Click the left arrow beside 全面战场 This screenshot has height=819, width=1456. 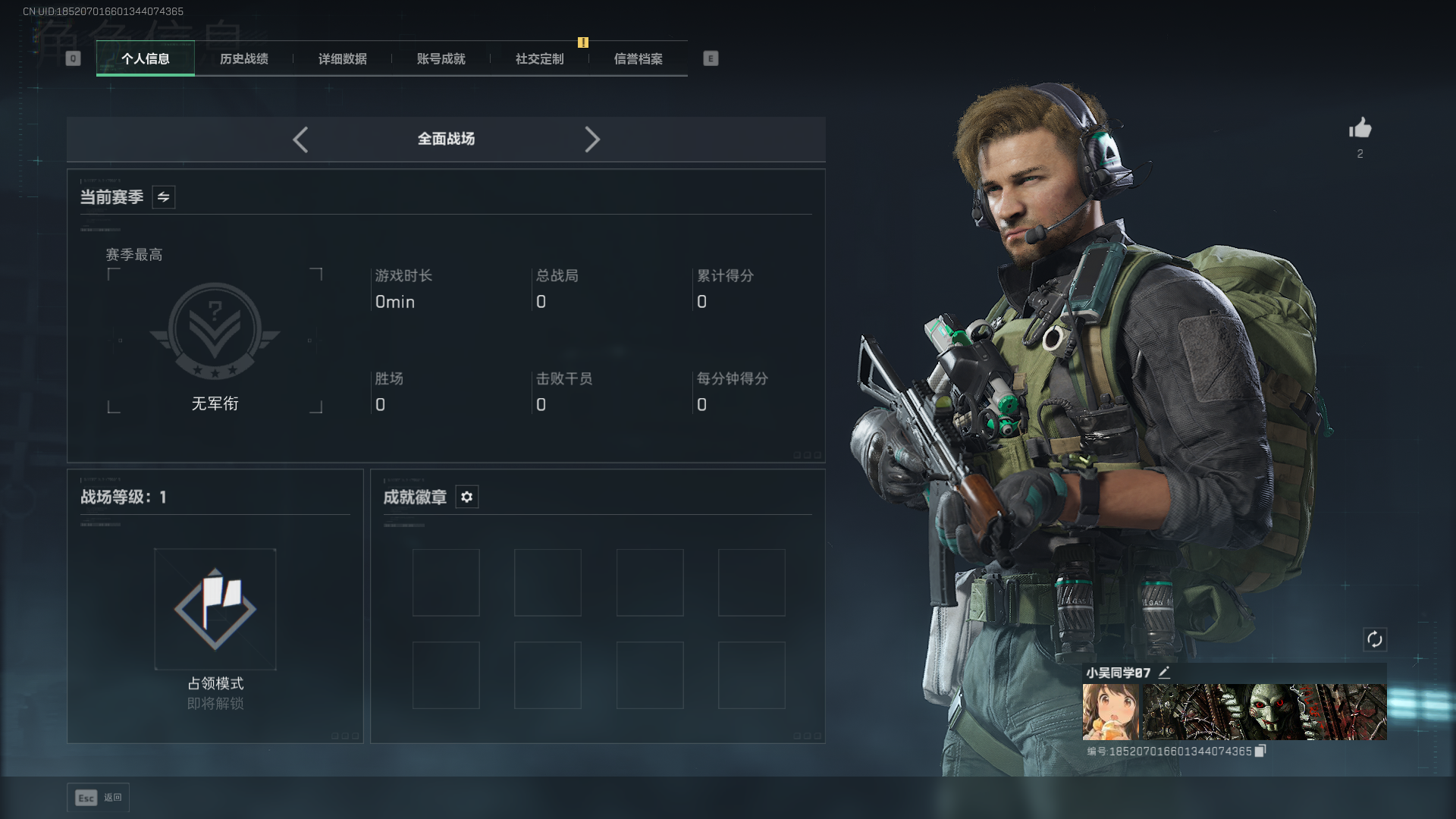pos(300,140)
